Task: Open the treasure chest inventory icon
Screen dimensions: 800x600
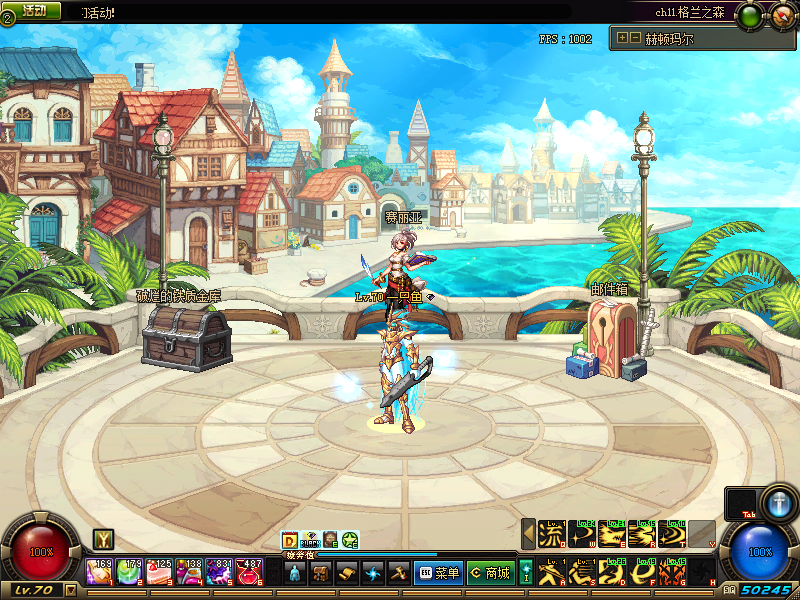Action: pyautogui.click(x=320, y=573)
